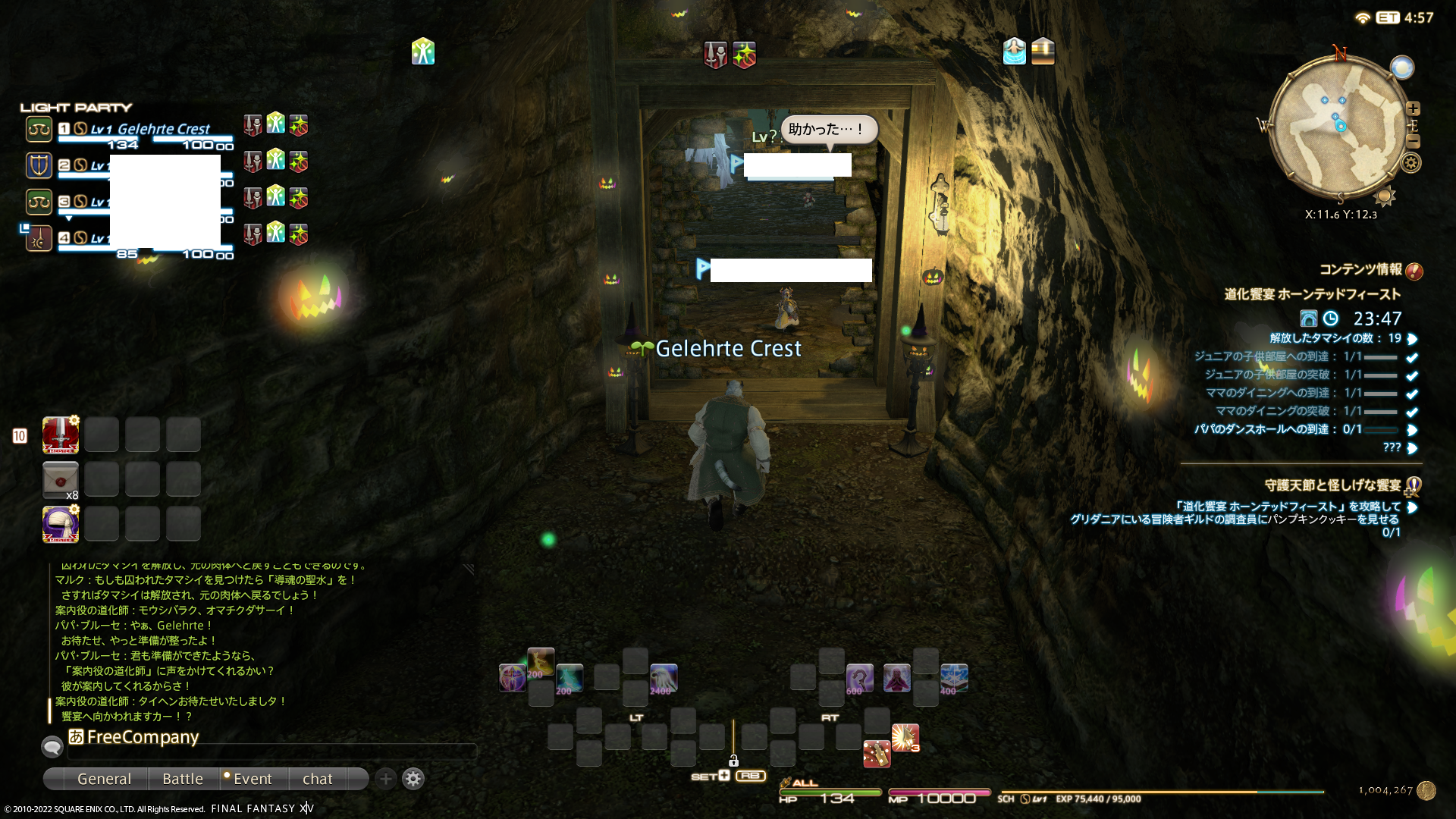Screen dimensions: 1456x819
Task: Switch to the tab labeled chat
Action: click(317, 779)
